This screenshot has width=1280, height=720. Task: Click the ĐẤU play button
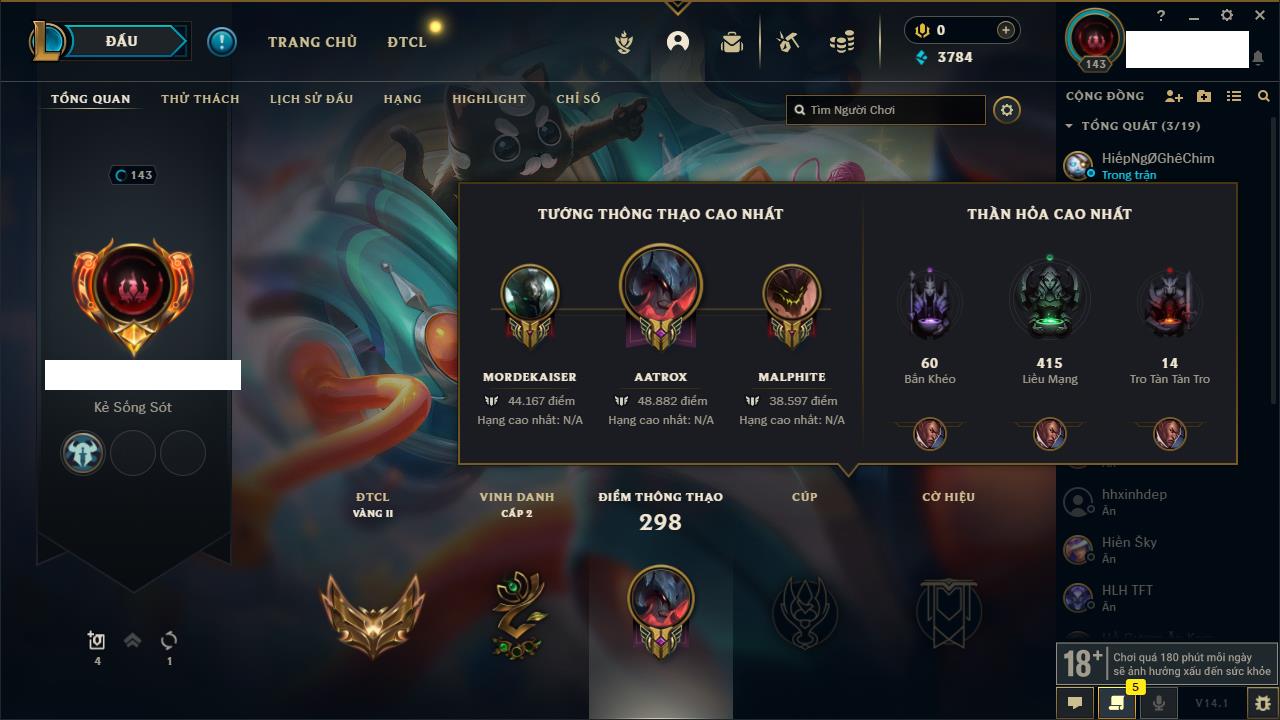(x=122, y=41)
